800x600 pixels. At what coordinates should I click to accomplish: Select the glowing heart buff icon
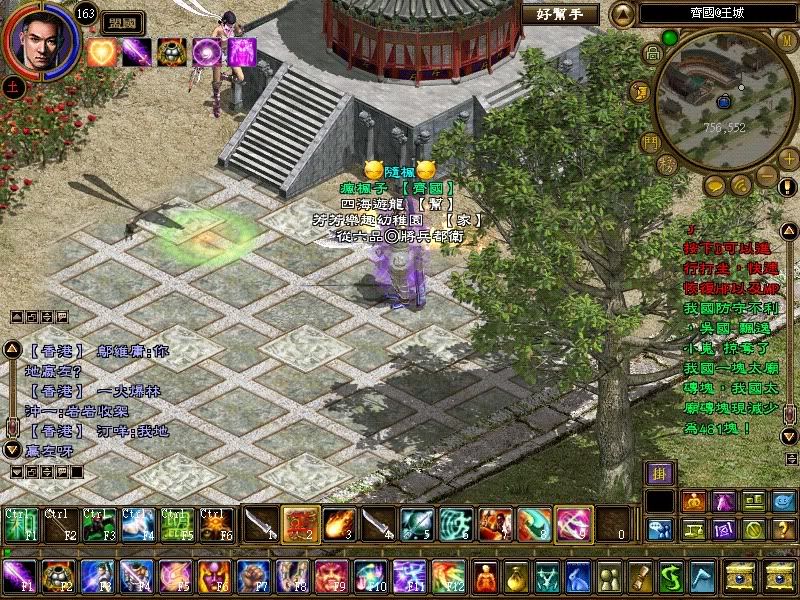pos(101,52)
